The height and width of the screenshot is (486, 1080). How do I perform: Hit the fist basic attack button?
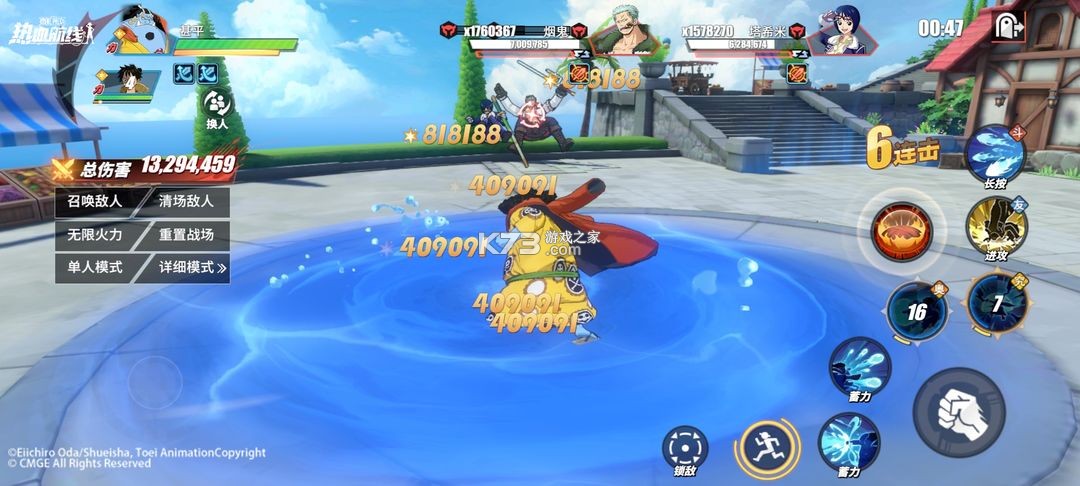958,412
